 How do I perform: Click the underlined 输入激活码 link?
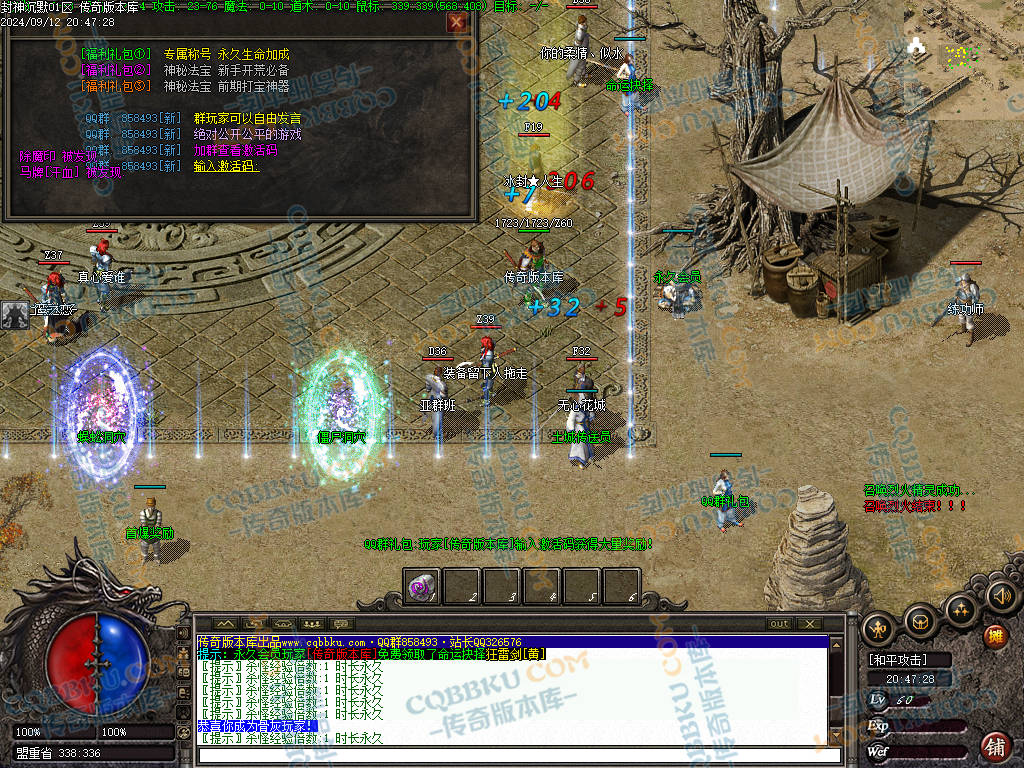point(226,166)
